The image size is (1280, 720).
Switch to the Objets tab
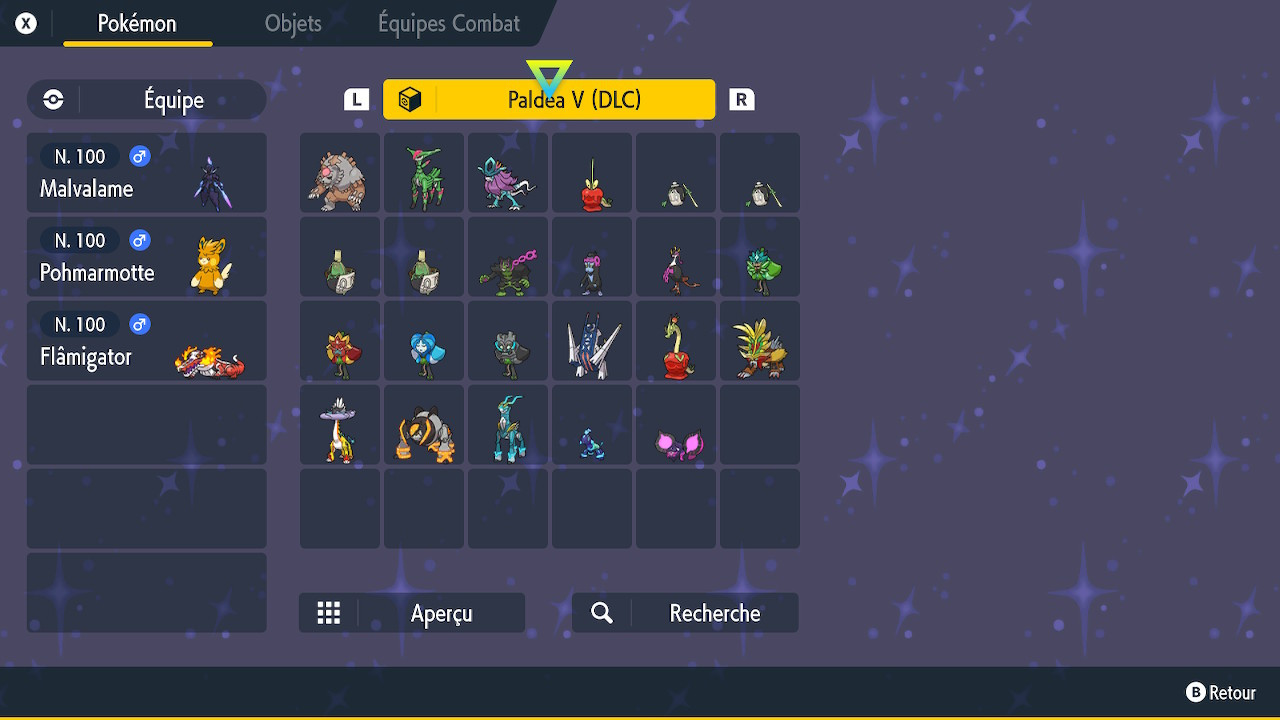click(x=293, y=24)
